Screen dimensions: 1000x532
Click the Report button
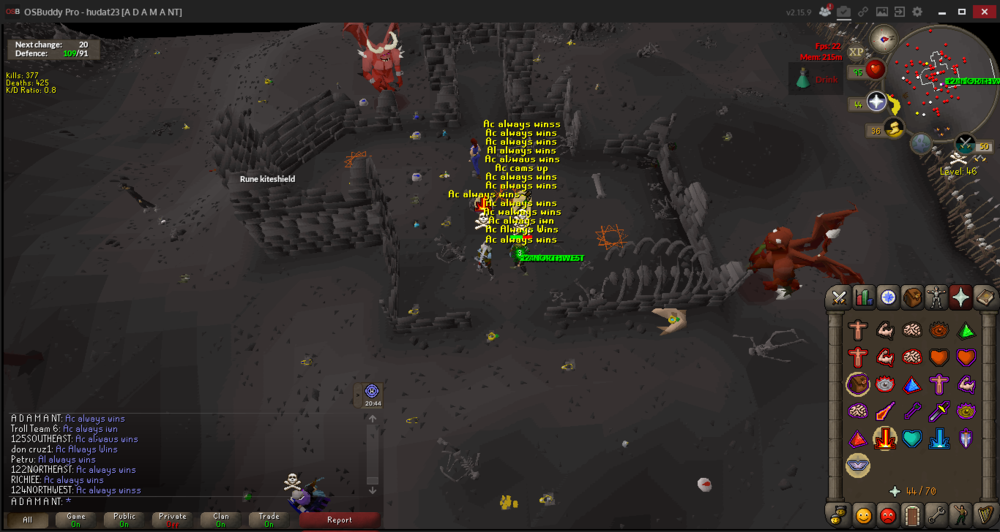(x=339, y=519)
